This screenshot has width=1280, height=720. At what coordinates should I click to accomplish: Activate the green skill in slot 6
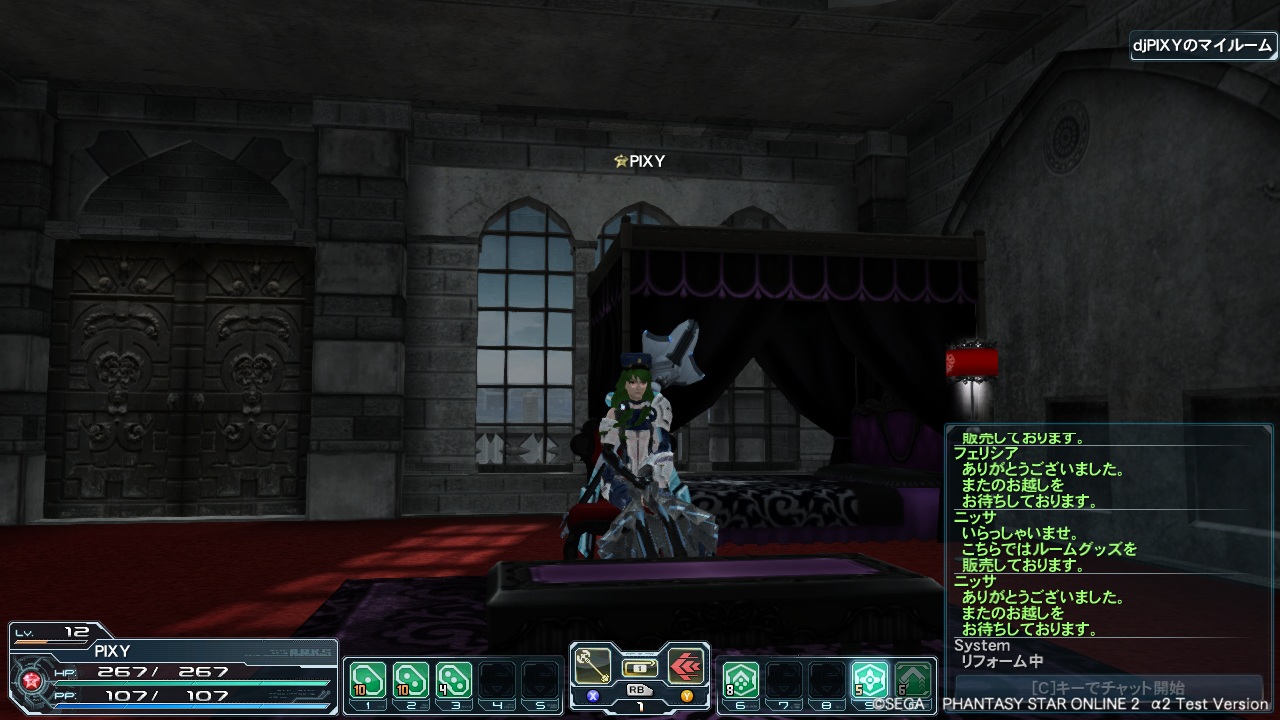(x=741, y=680)
